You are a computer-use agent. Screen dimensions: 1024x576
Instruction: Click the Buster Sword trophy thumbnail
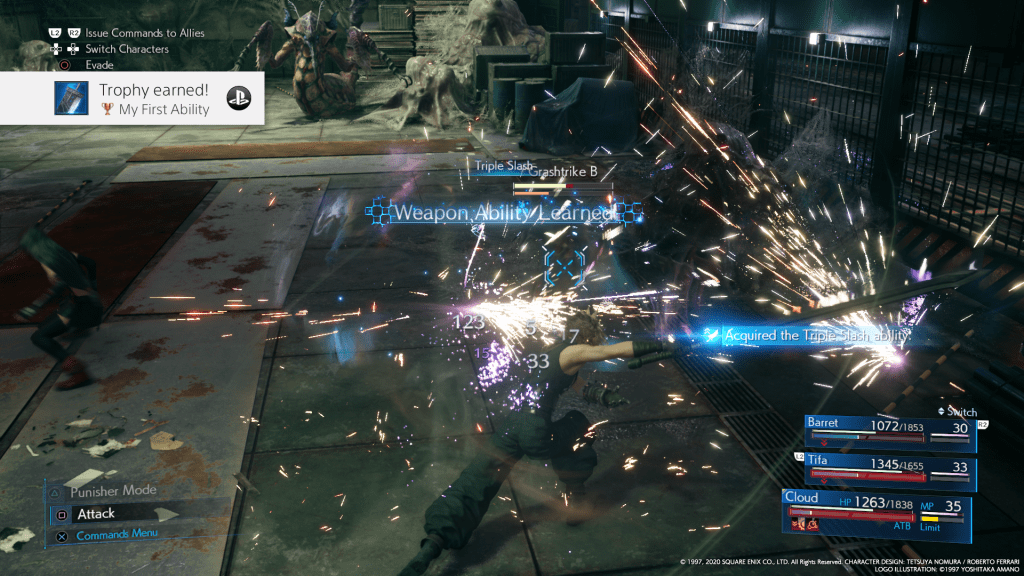tap(72, 99)
